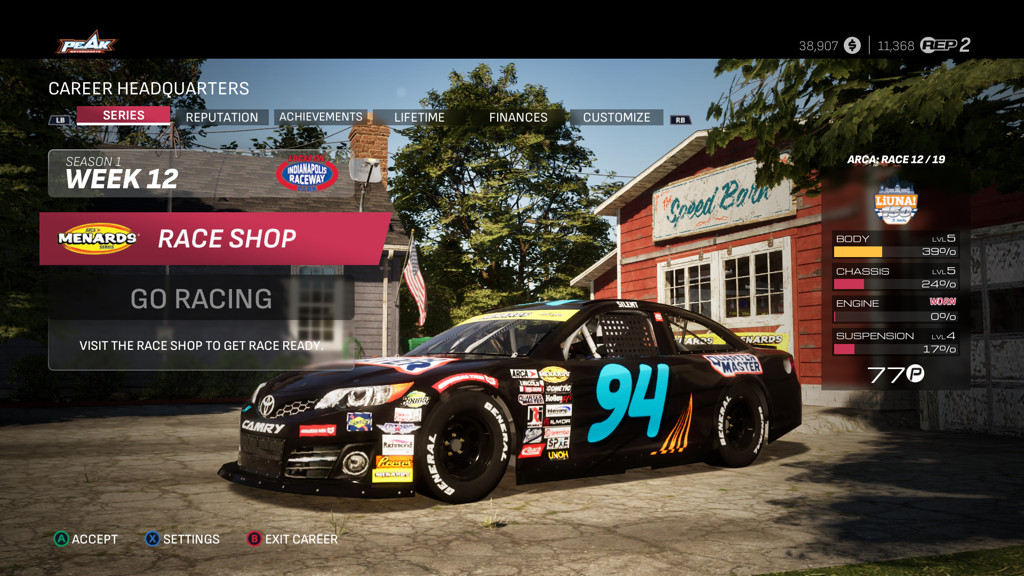Choose the Go Racing option

pos(201,298)
